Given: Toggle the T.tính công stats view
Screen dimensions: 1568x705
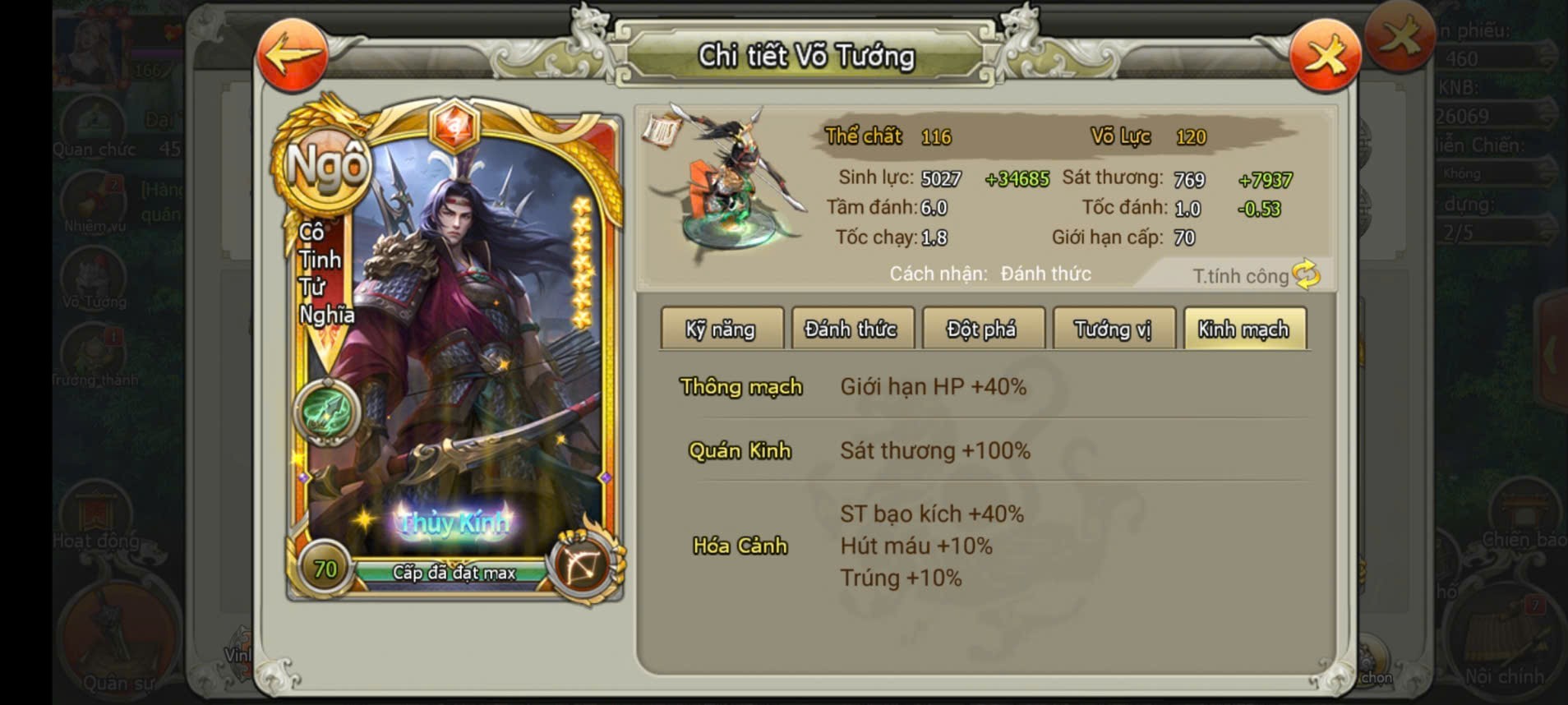Looking at the screenshot, I should pyautogui.click(x=1256, y=276).
